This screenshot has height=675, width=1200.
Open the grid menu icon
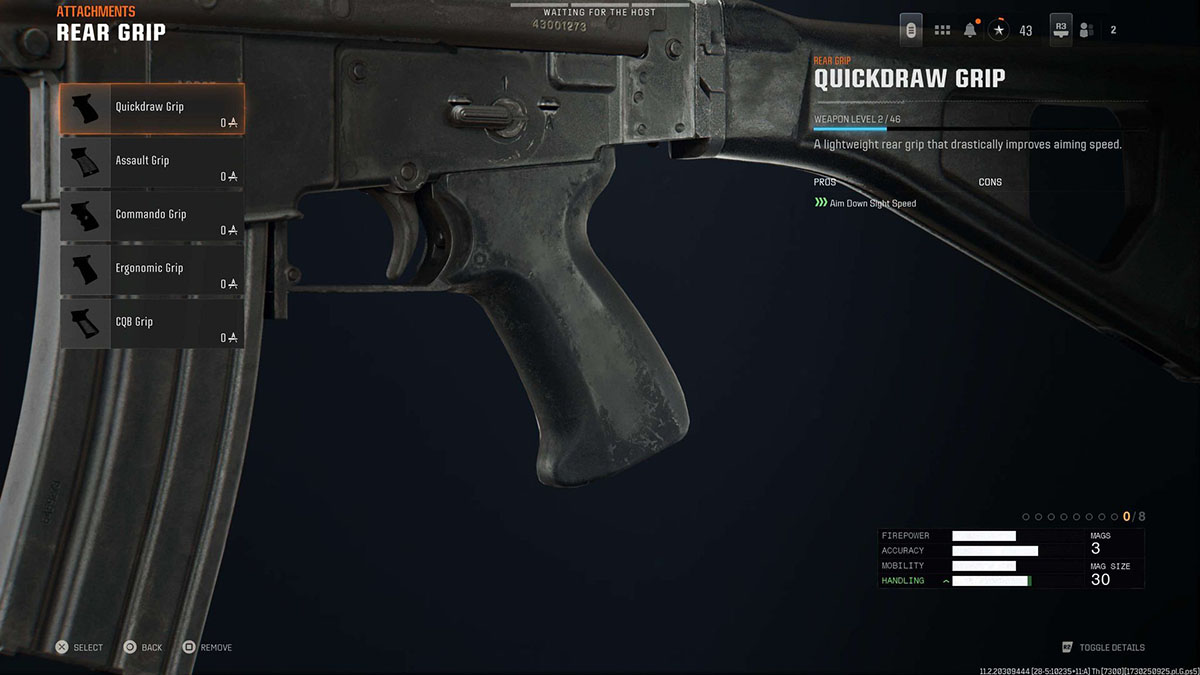pos(942,30)
